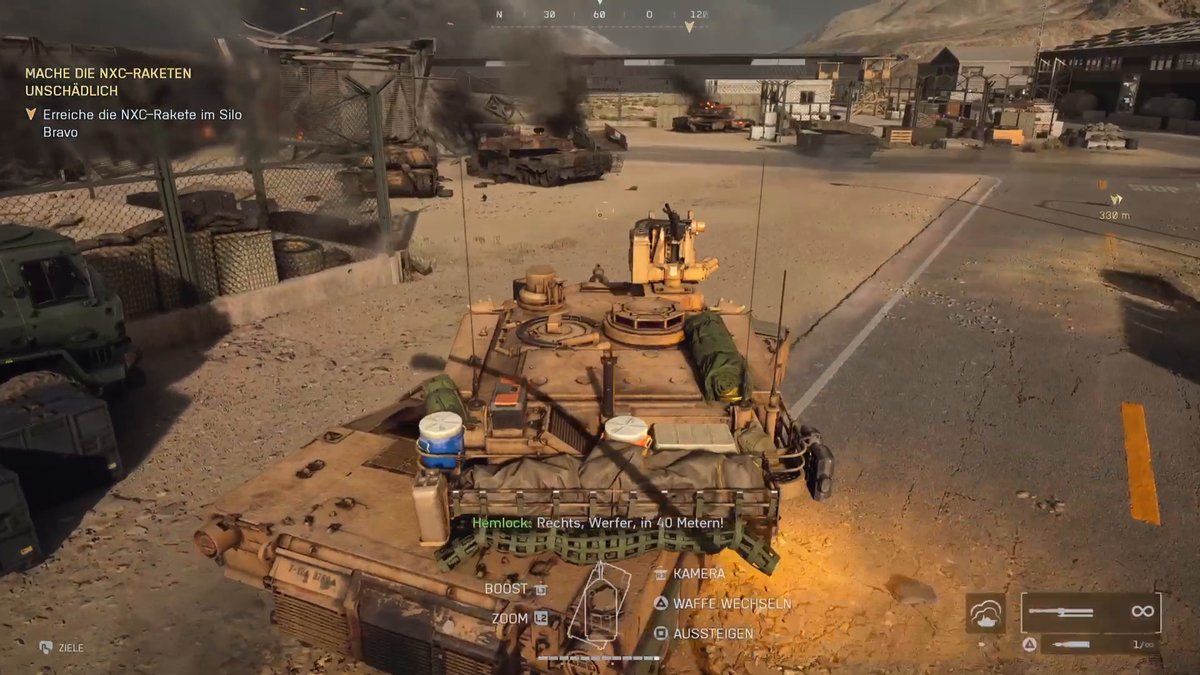This screenshot has width=1200, height=675.
Task: Select the machine gun weapon slot
Action: coord(1090,612)
